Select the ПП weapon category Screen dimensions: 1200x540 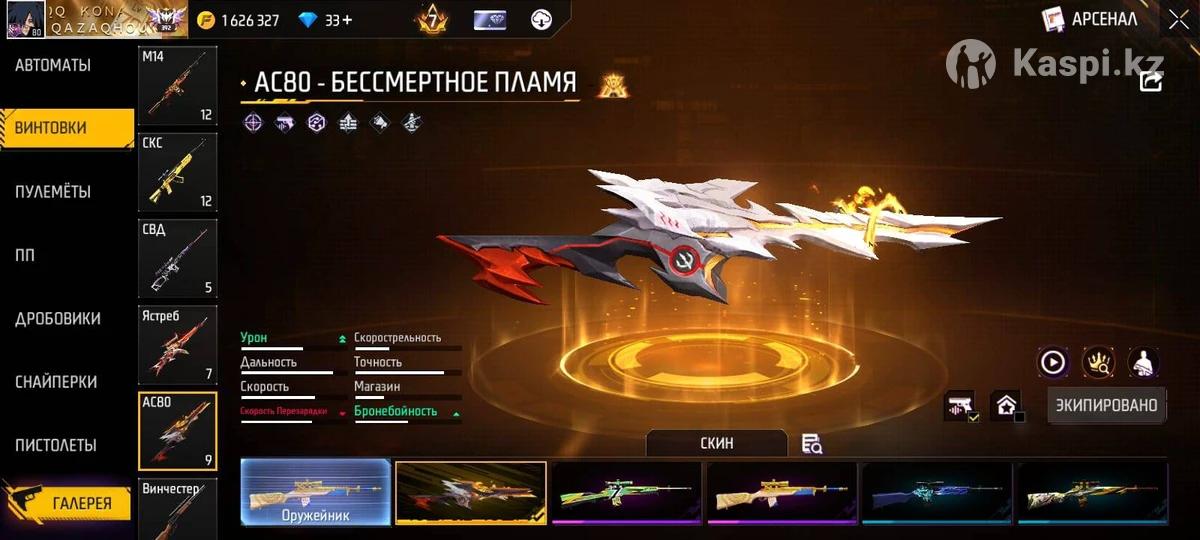click(25, 255)
